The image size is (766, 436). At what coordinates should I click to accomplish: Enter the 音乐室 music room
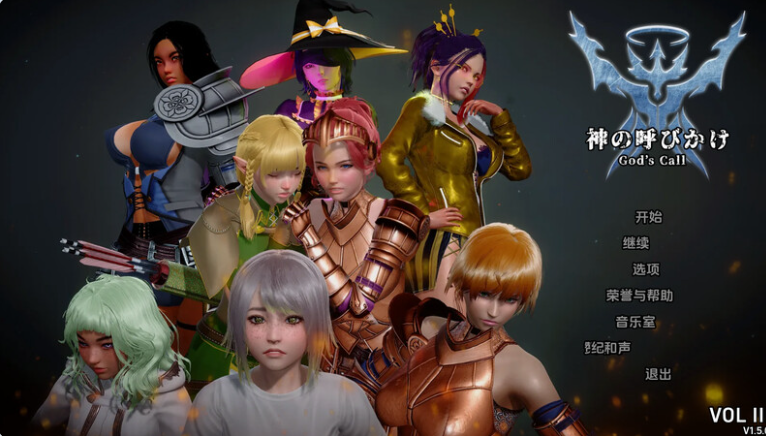coord(635,322)
